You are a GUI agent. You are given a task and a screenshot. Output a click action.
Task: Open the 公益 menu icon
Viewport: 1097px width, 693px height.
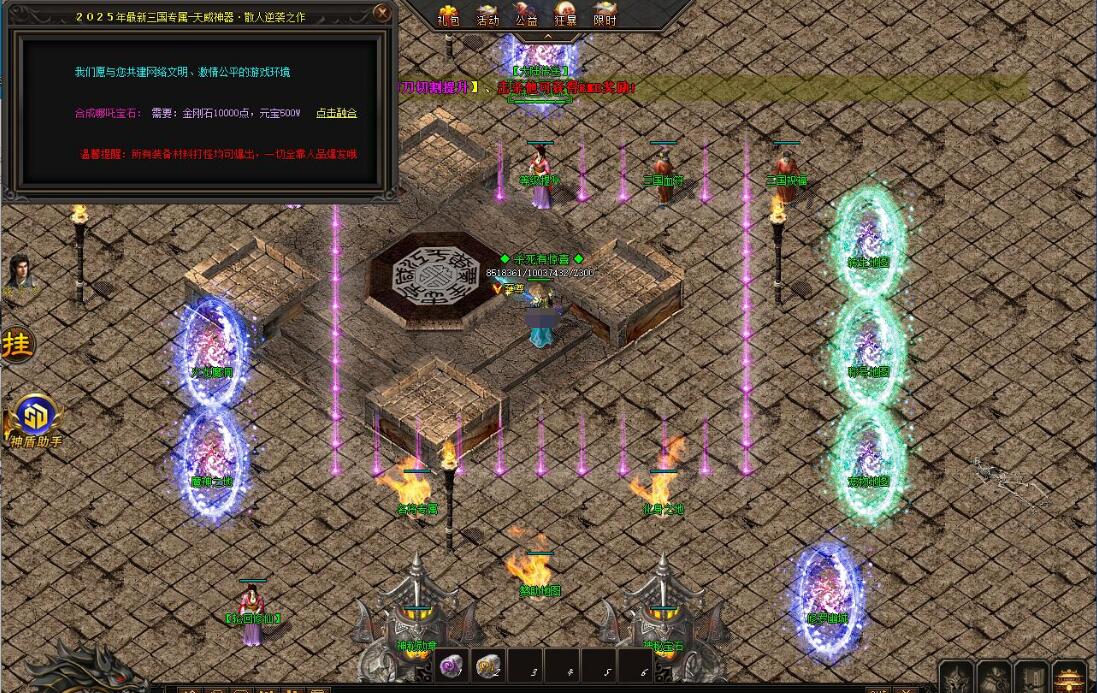[526, 15]
